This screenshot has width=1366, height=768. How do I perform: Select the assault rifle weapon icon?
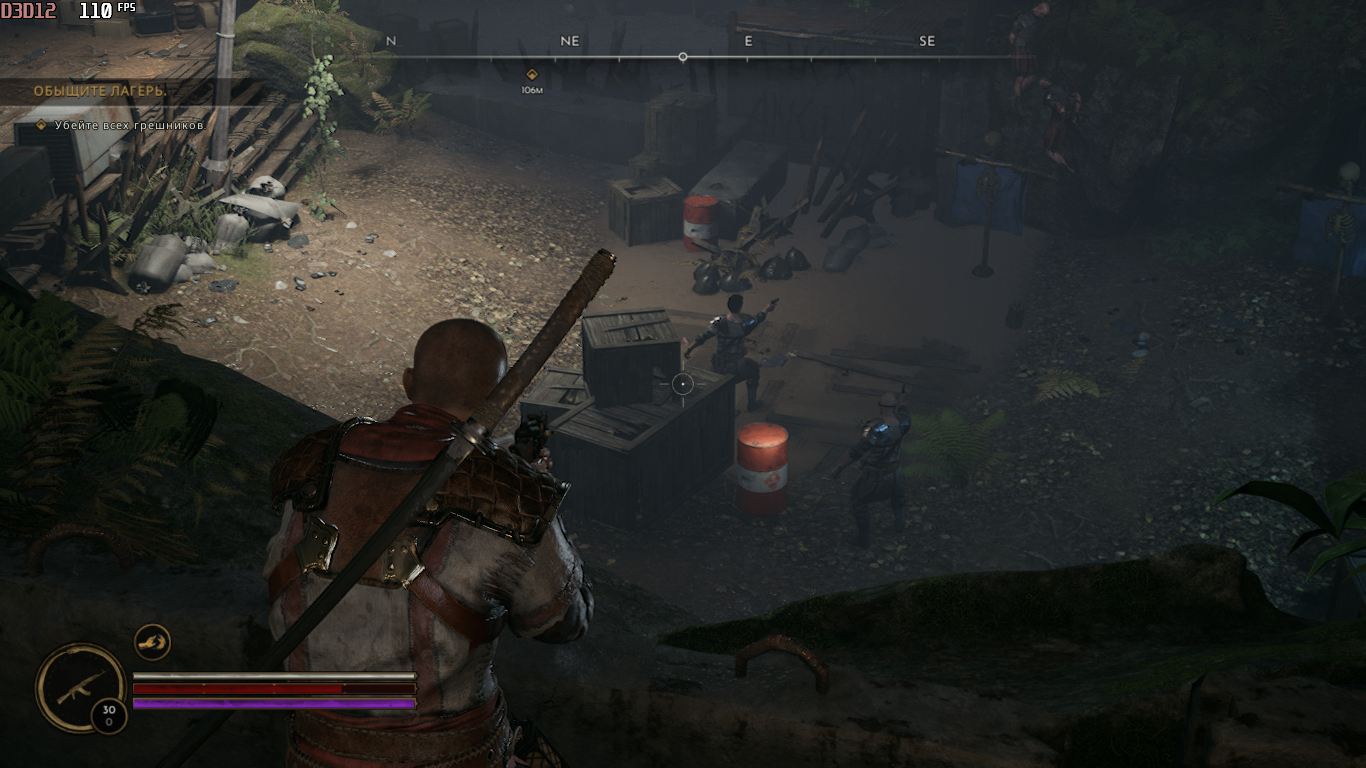tap(80, 687)
